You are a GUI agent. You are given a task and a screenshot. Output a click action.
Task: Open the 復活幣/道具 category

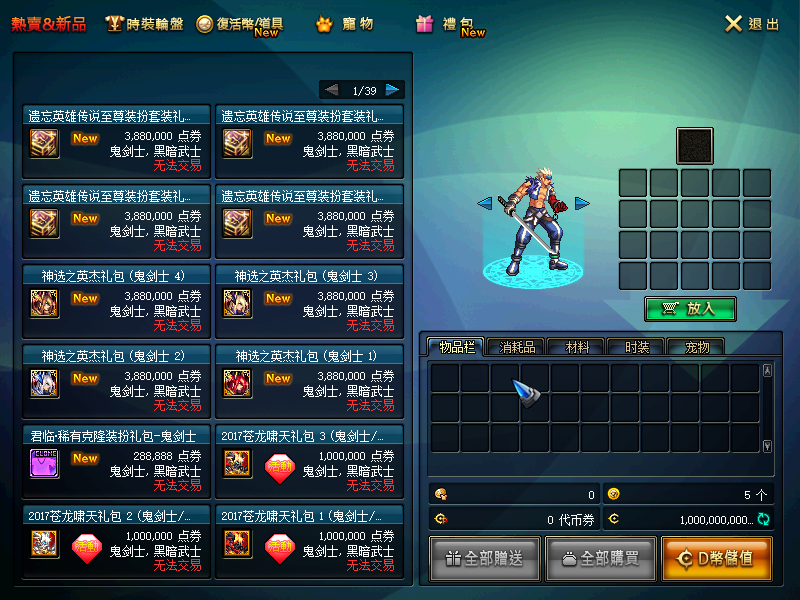[240, 24]
